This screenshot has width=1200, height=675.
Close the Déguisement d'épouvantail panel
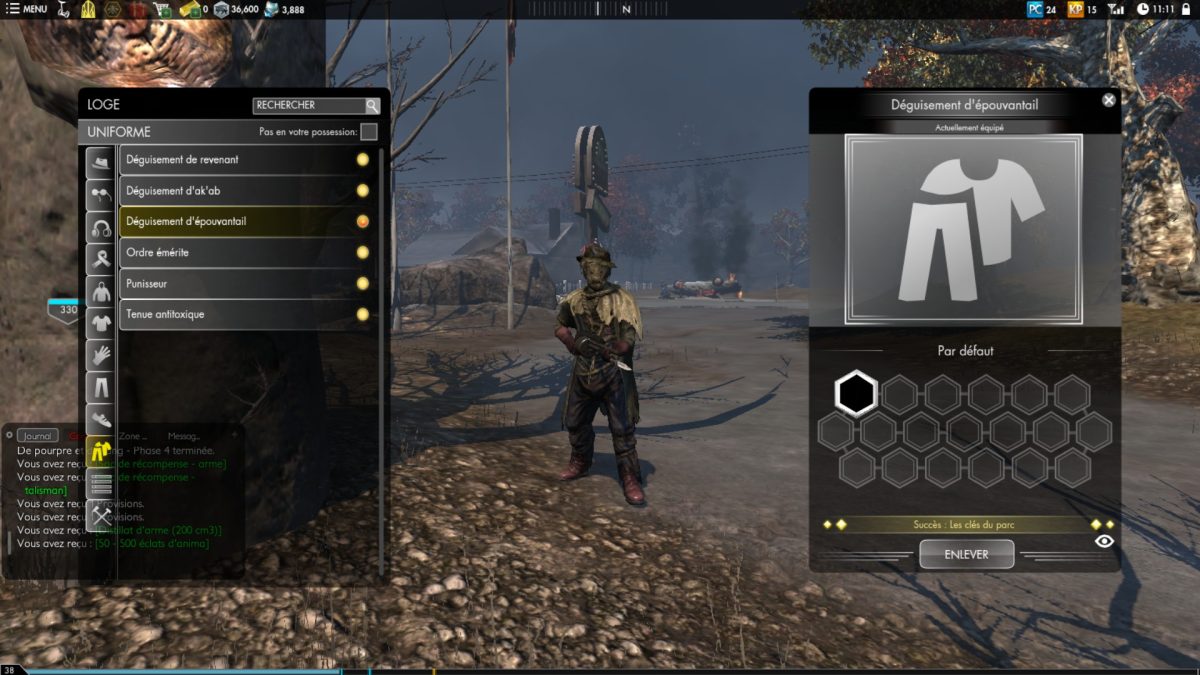pos(1108,100)
